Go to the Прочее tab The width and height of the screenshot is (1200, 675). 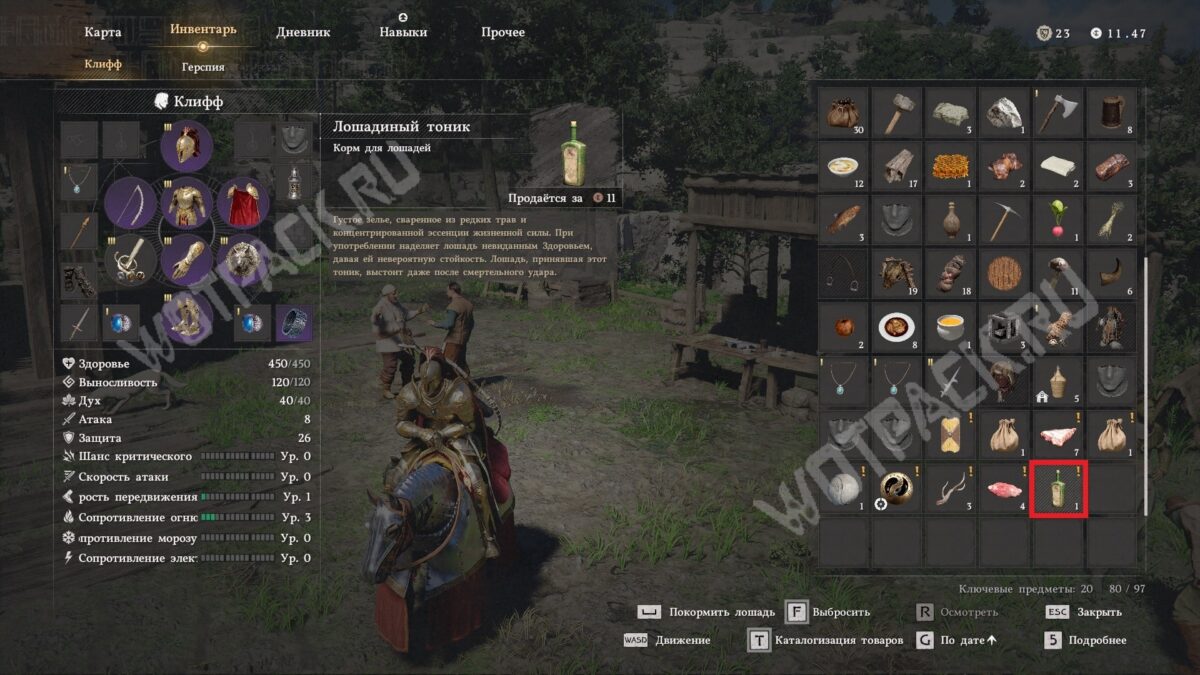(x=503, y=32)
